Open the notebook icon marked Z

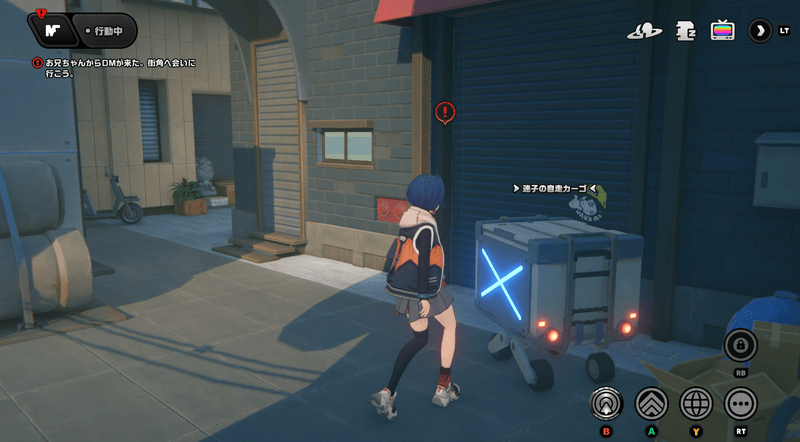(x=685, y=31)
